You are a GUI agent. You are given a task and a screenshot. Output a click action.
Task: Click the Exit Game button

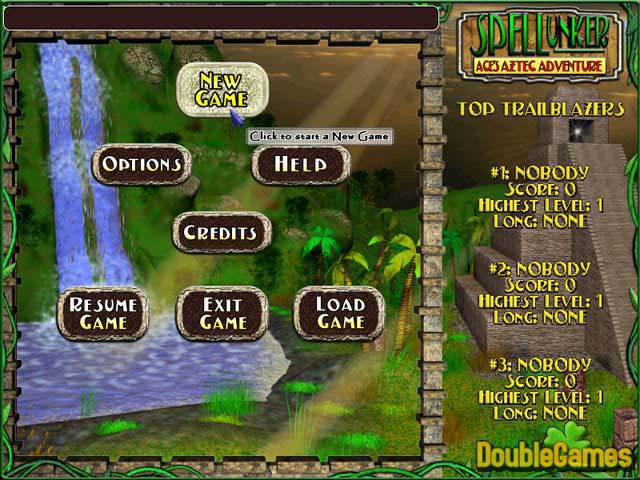(x=222, y=313)
